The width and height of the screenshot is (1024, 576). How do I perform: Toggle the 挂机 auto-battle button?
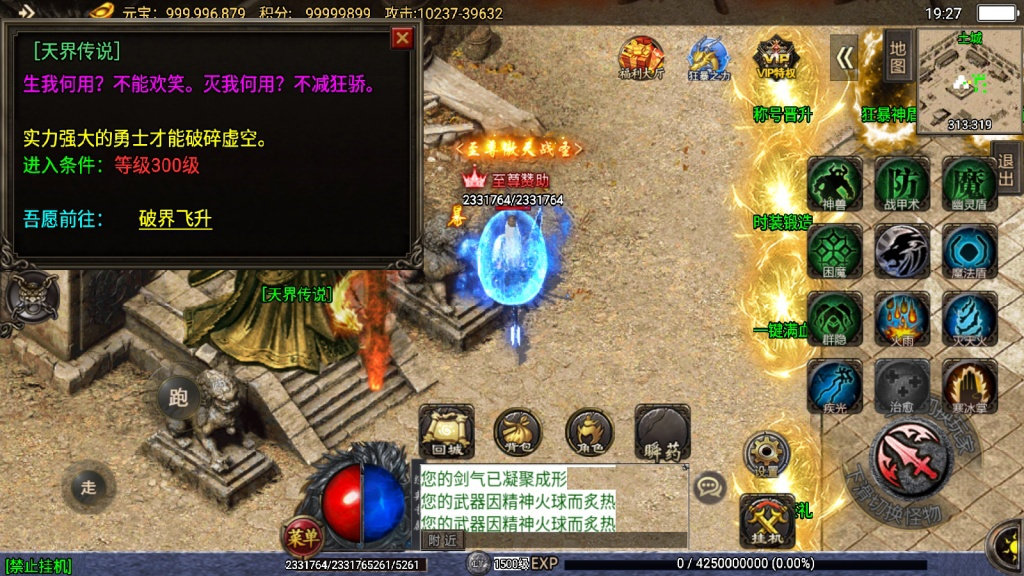pyautogui.click(x=767, y=520)
